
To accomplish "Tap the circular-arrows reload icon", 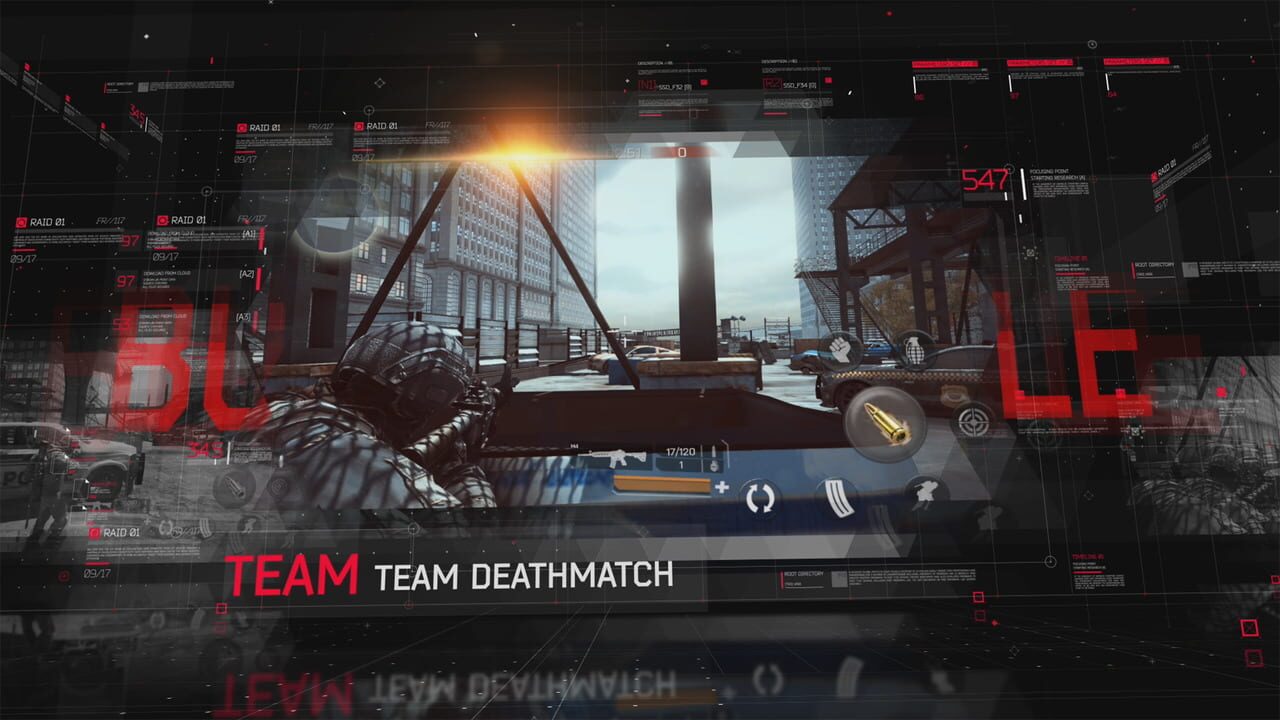I will (761, 497).
